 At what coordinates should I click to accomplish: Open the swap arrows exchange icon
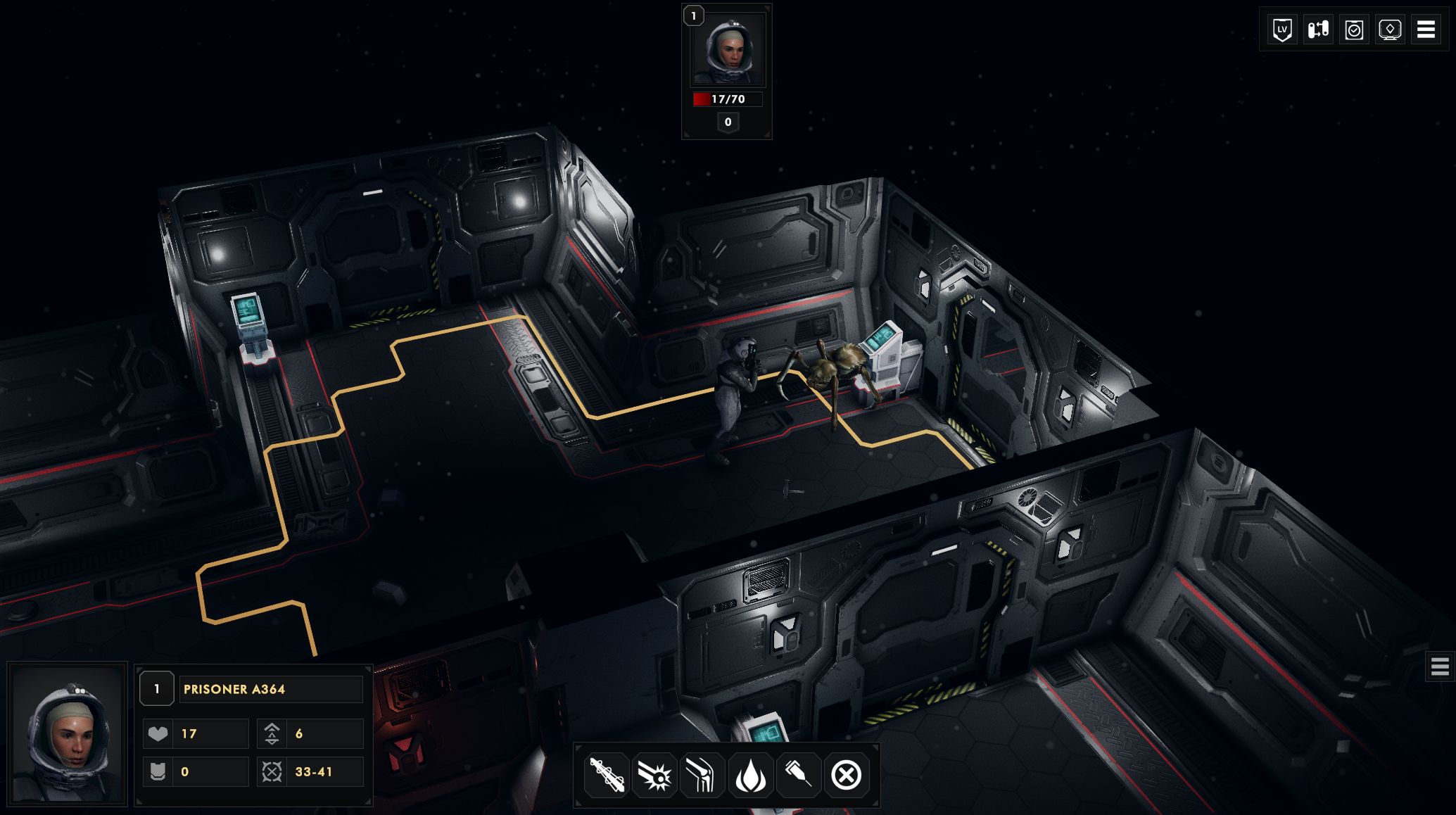[1318, 30]
